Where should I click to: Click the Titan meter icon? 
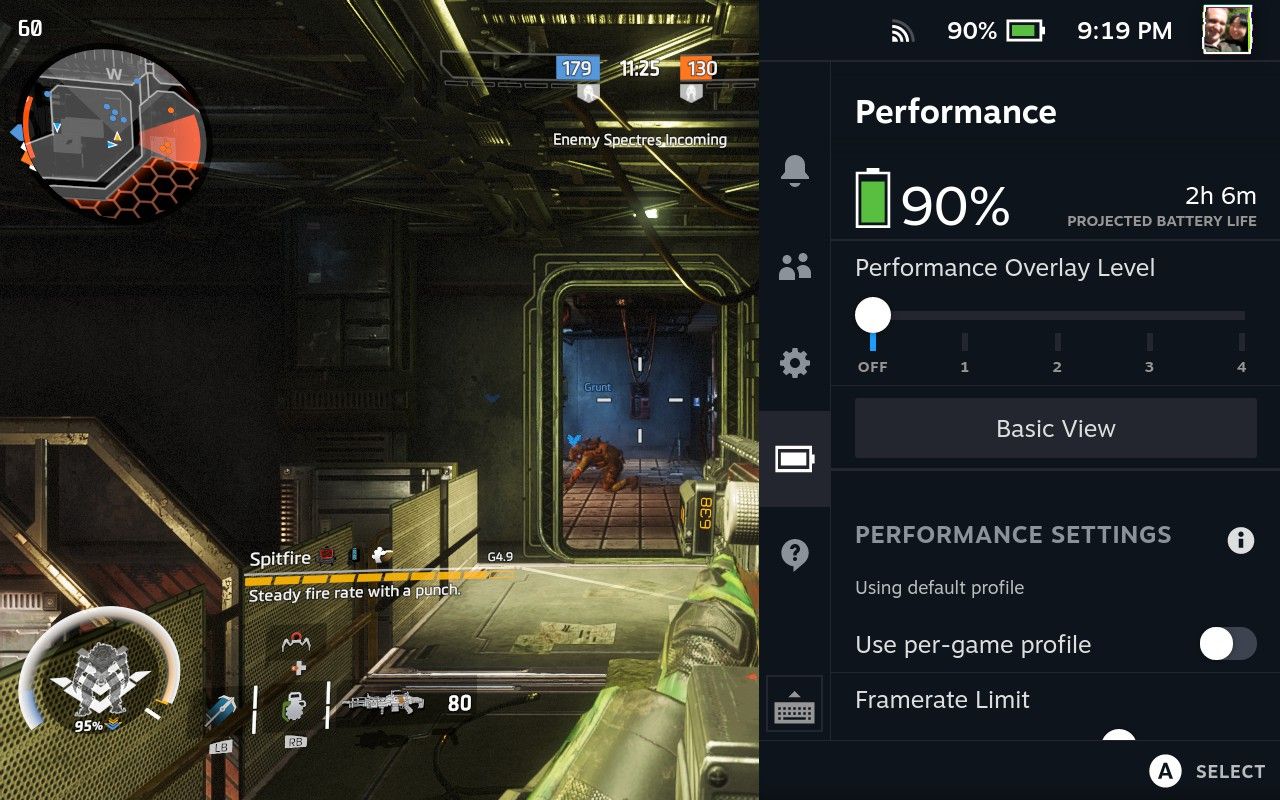point(100,670)
